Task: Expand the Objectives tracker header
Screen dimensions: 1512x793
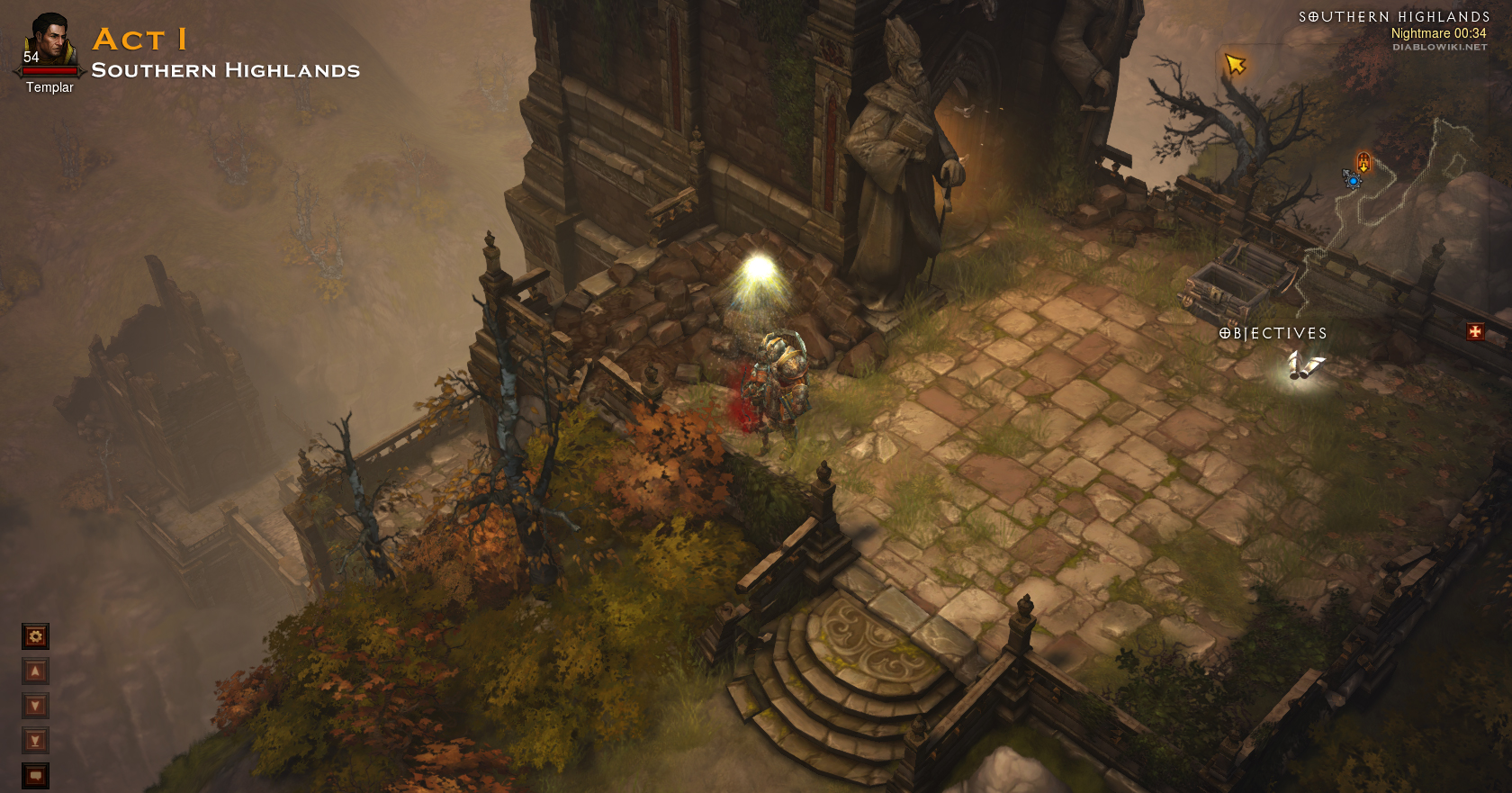Action: [1273, 333]
